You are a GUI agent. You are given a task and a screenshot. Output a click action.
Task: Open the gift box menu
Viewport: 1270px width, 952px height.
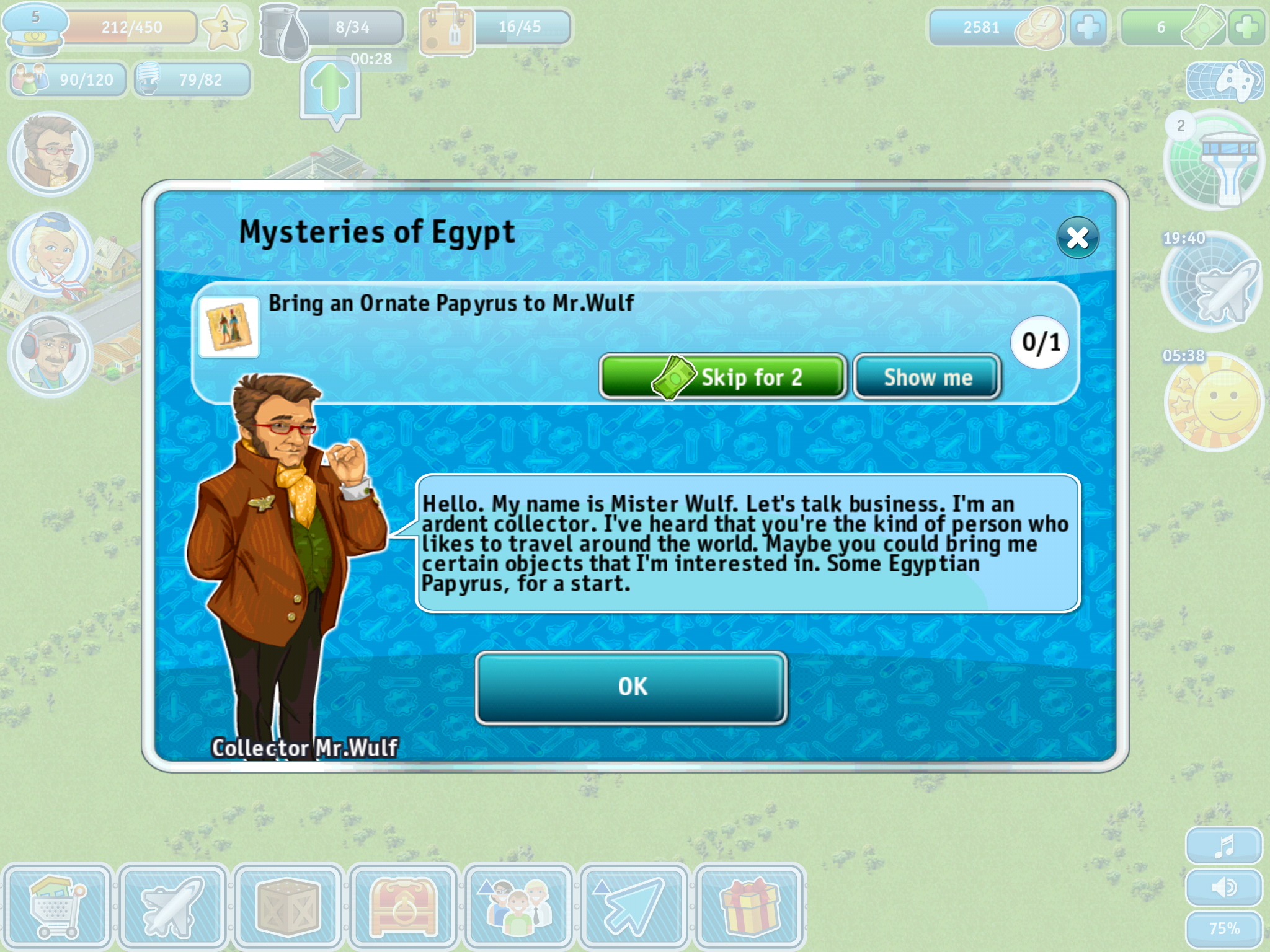click(x=750, y=907)
